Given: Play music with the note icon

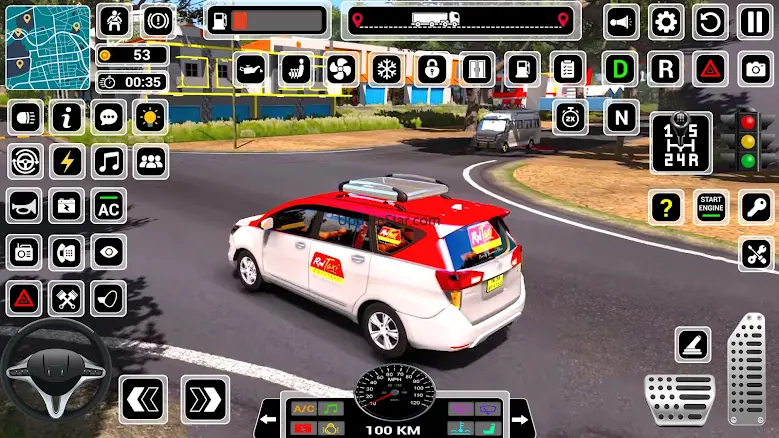Looking at the screenshot, I should (x=109, y=161).
